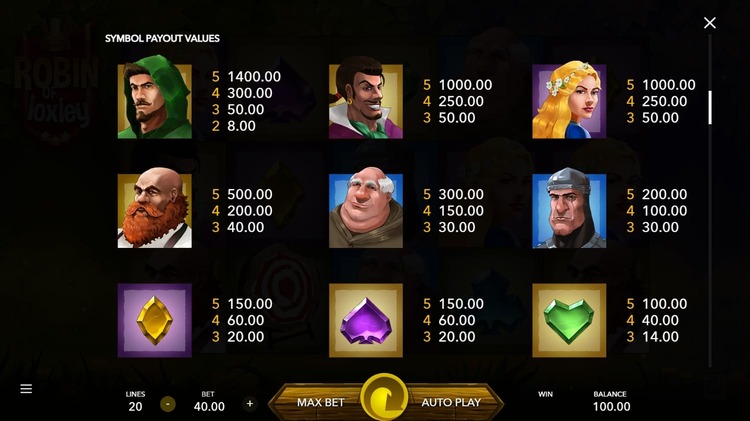Increase the bet amount
The image size is (750, 421).
(x=250, y=404)
